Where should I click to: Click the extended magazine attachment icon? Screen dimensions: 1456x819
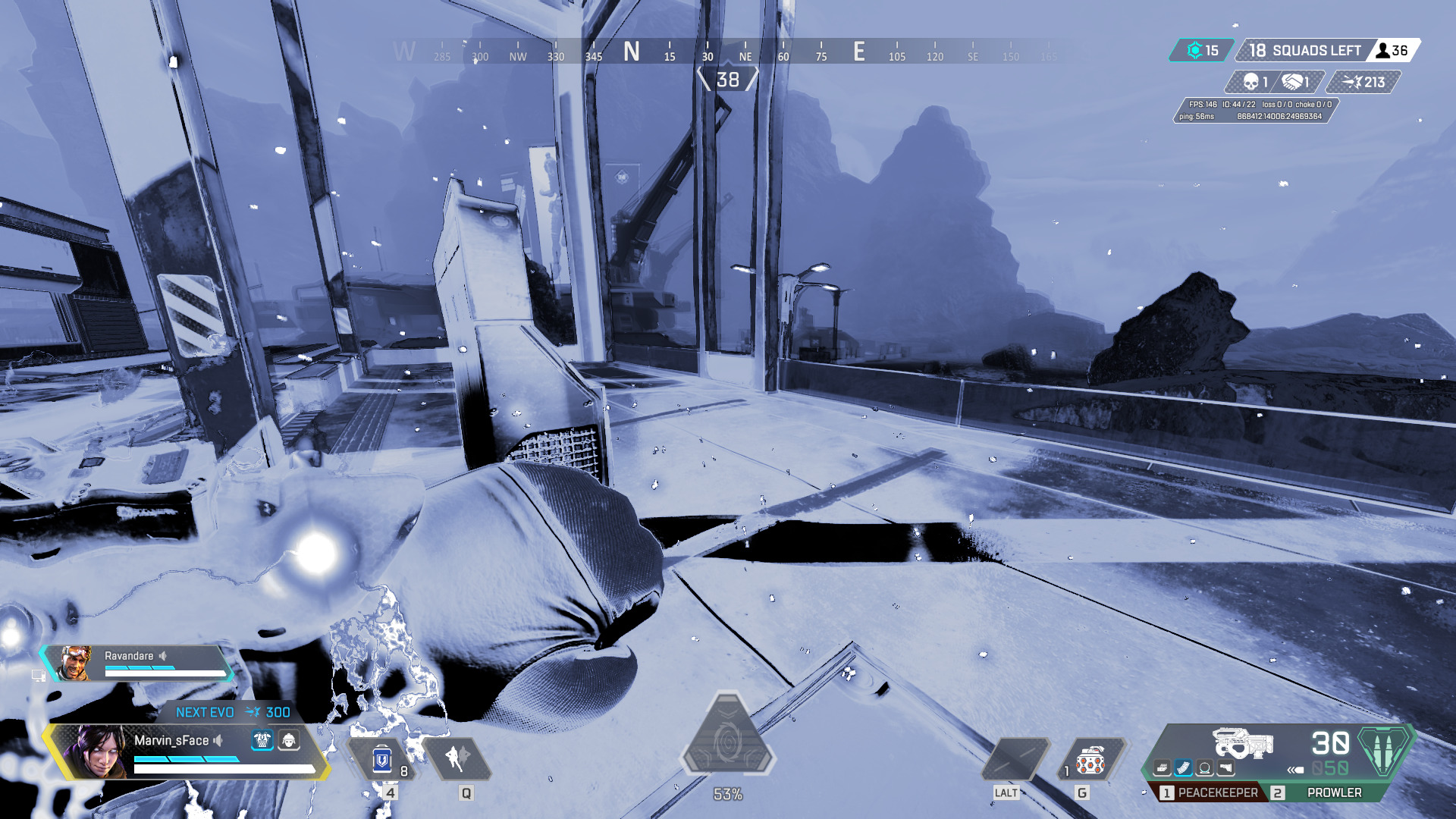tap(1183, 767)
